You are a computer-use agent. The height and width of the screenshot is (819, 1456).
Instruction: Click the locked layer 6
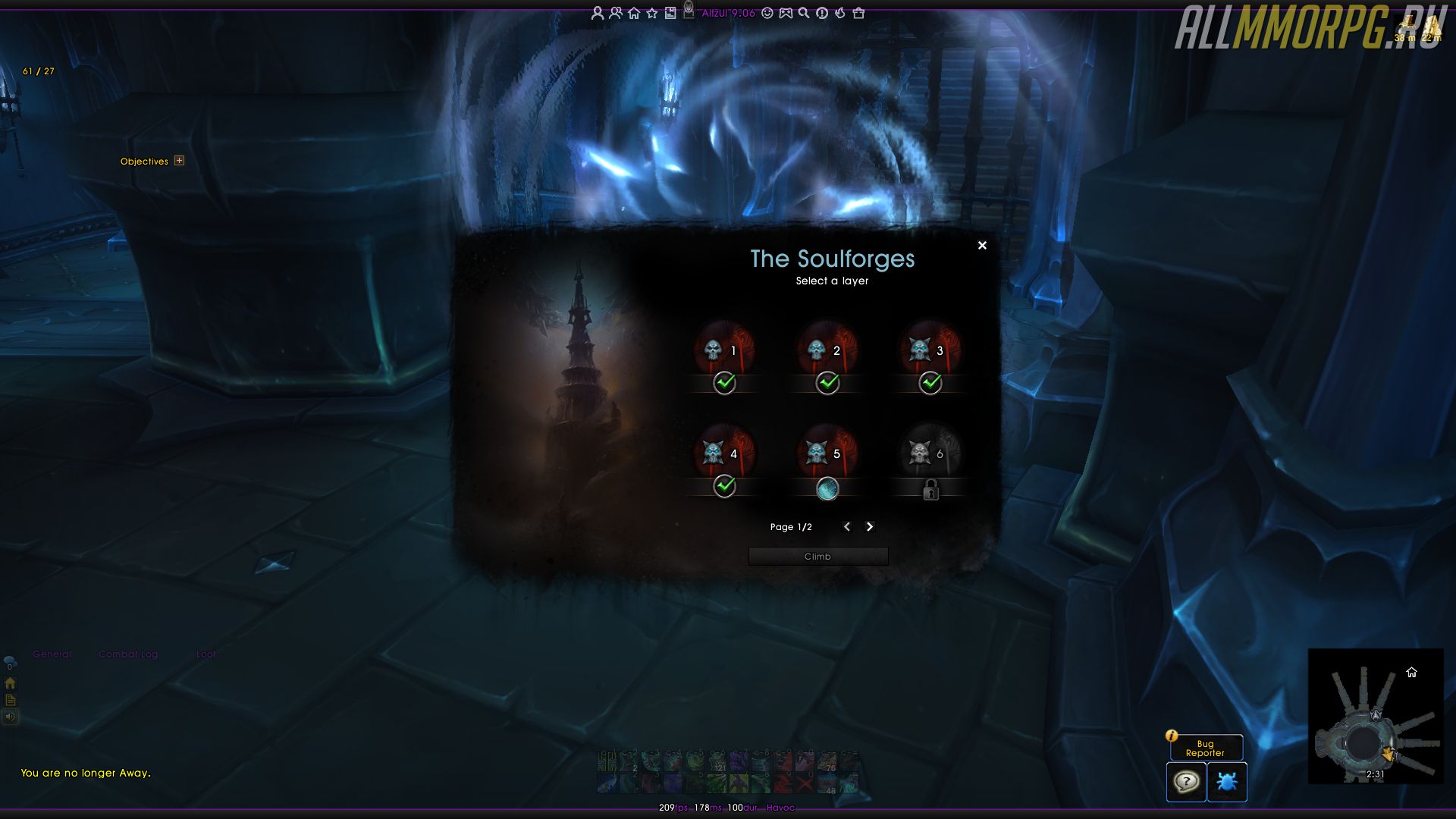tap(930, 453)
